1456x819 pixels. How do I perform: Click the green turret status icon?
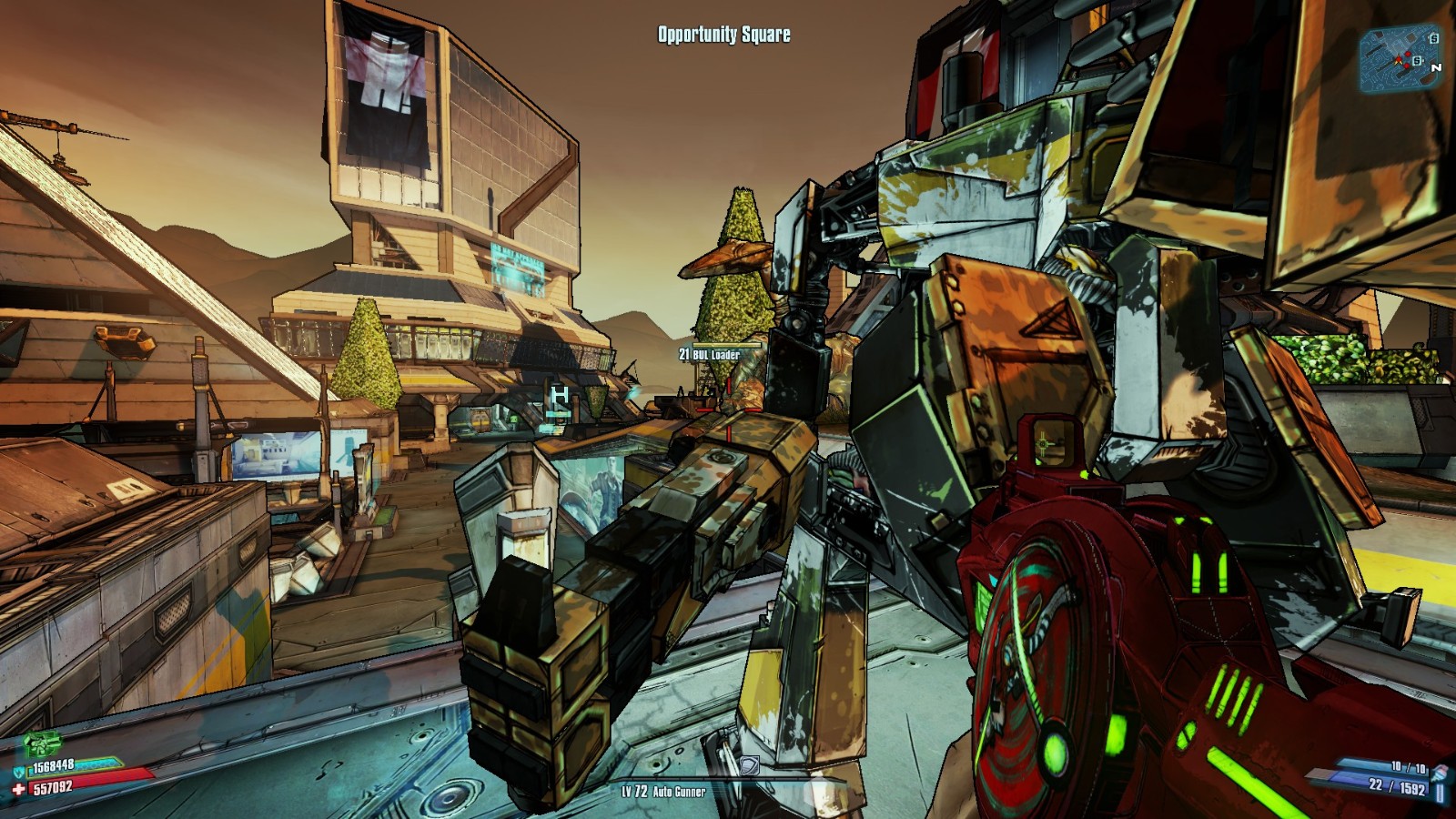coord(41,743)
